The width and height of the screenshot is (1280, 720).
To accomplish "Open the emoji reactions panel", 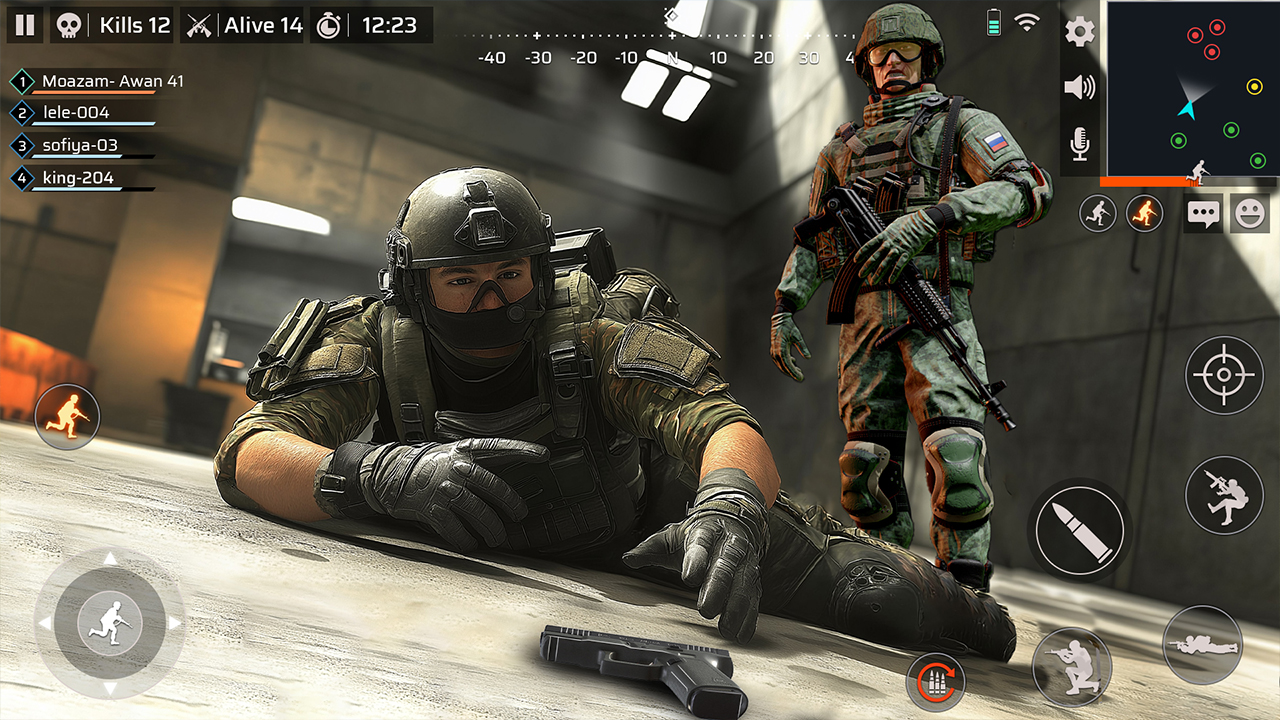I will [x=1249, y=213].
